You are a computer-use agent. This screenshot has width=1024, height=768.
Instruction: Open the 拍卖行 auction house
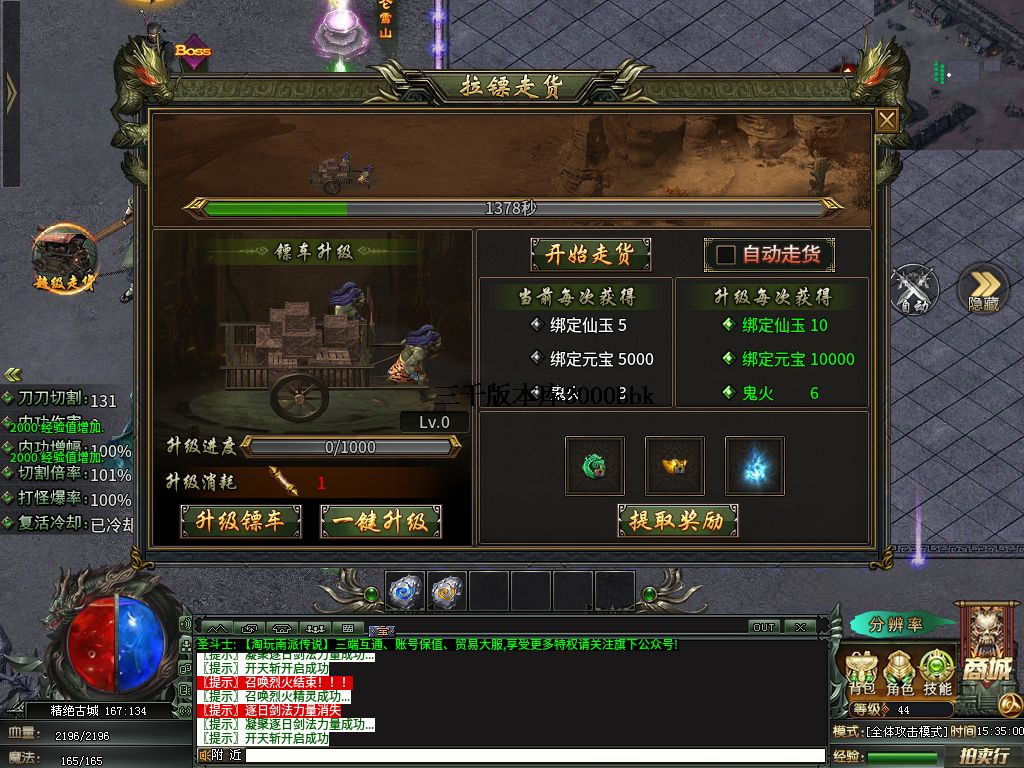pos(983,756)
